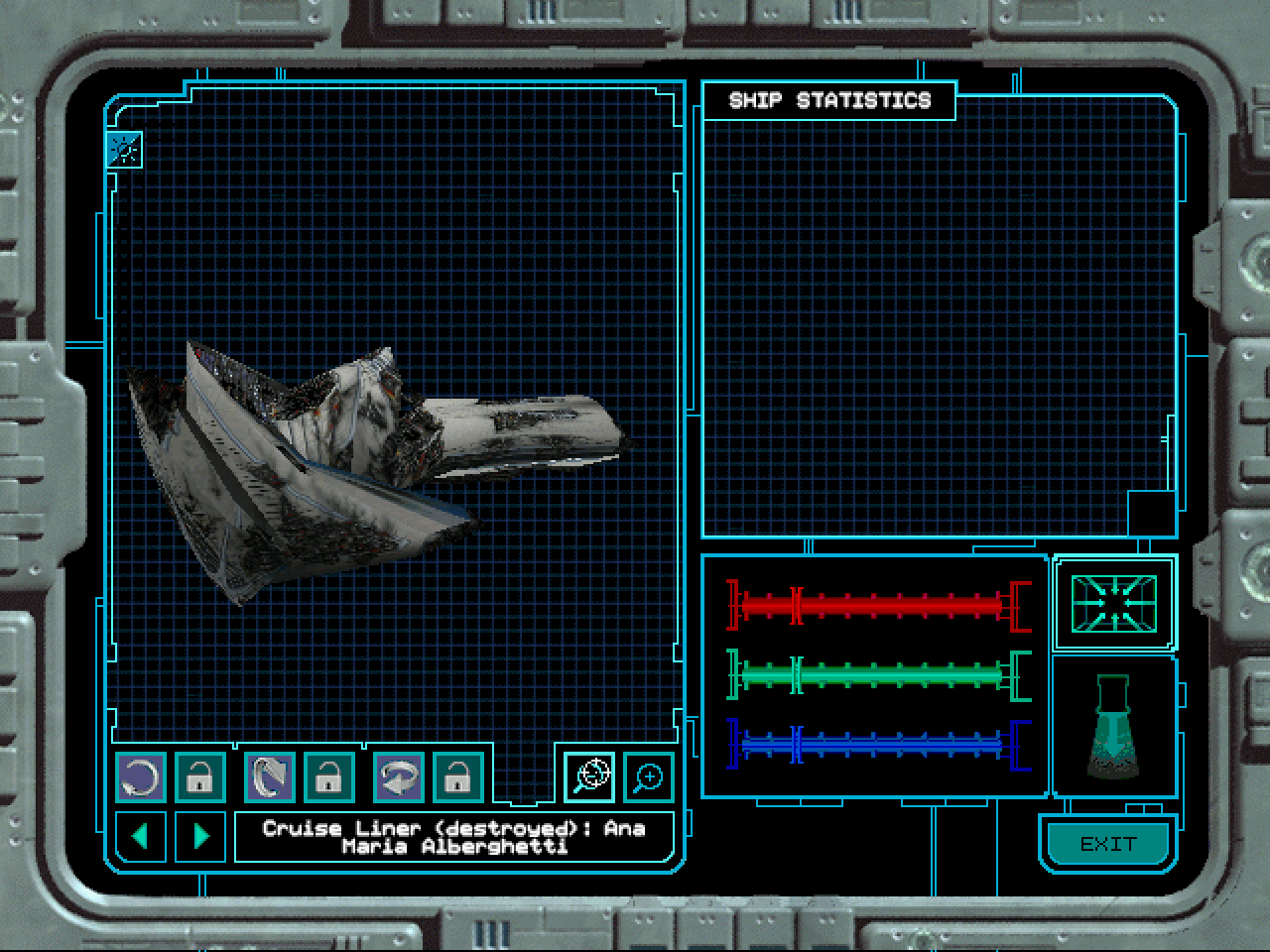Screen dimensions: 1270x952
Task: Select the chemistry flask icon
Action: [1113, 727]
